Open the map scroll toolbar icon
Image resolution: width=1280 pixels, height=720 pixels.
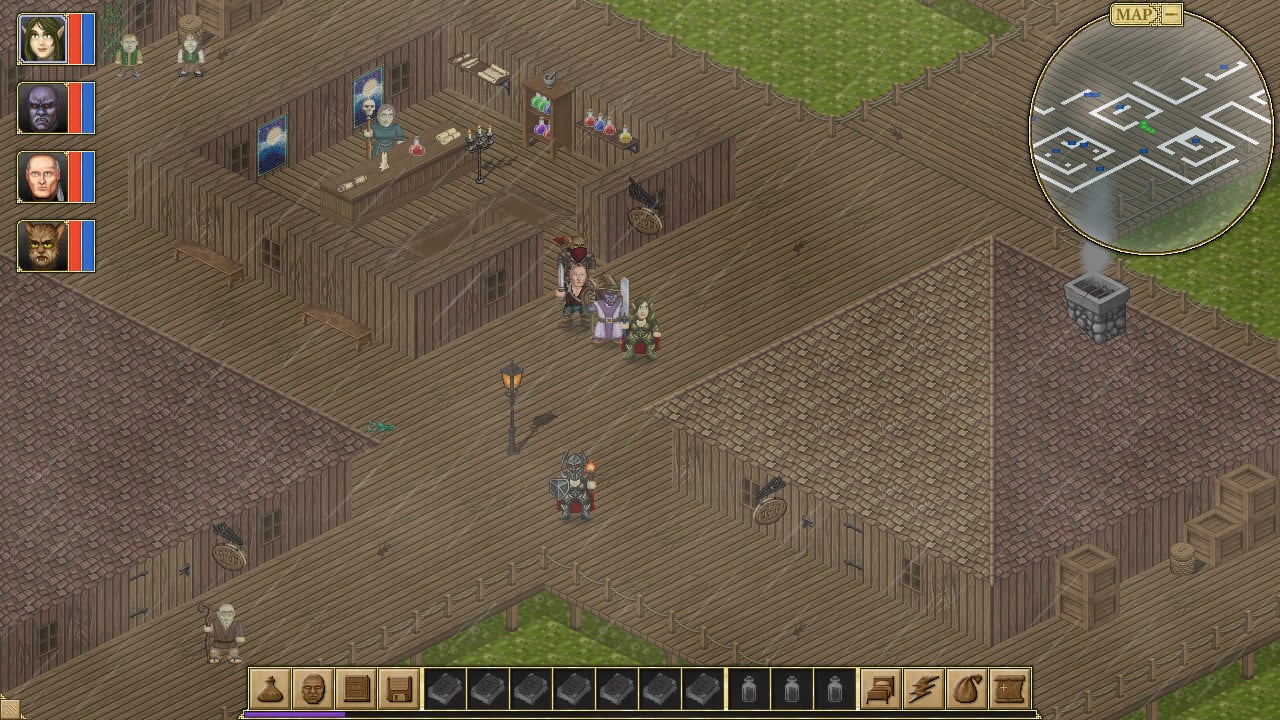click(x=1010, y=689)
